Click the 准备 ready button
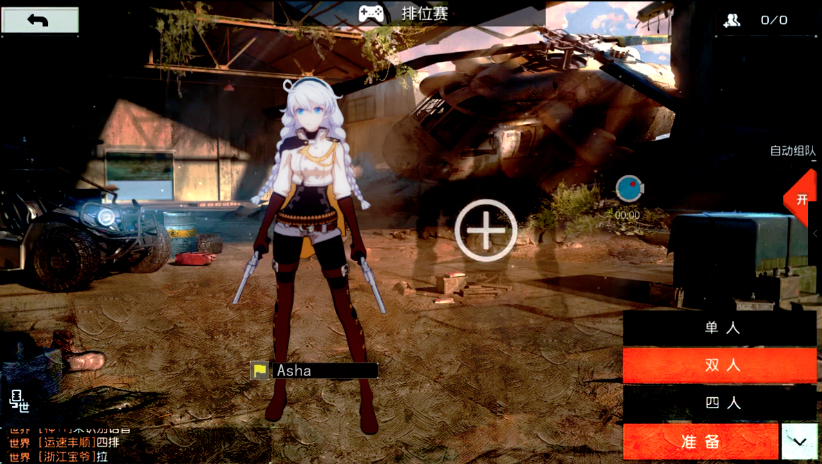Screen dimensions: 822x464 [x=700, y=441]
